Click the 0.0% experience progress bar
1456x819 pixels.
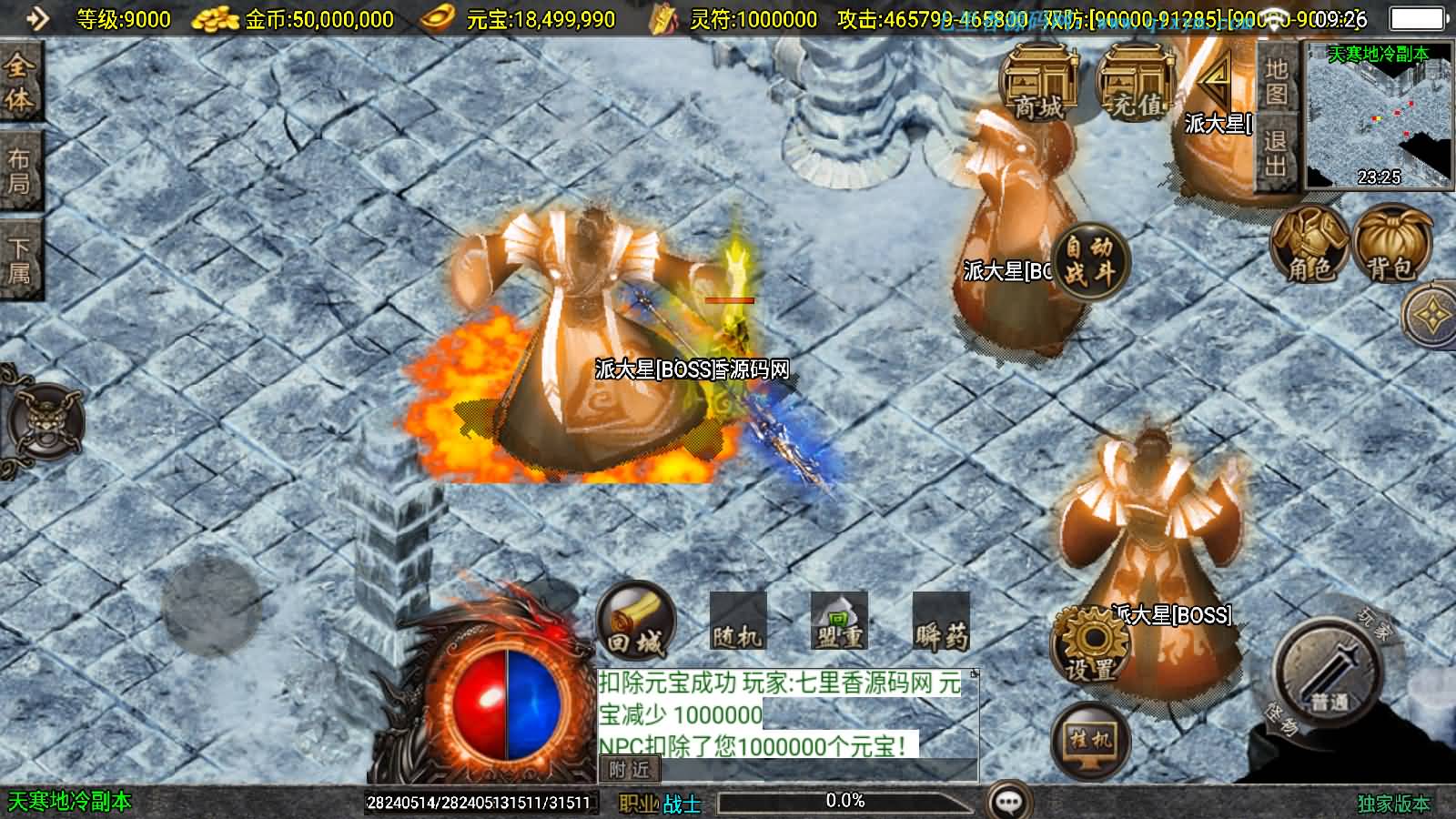click(x=846, y=802)
